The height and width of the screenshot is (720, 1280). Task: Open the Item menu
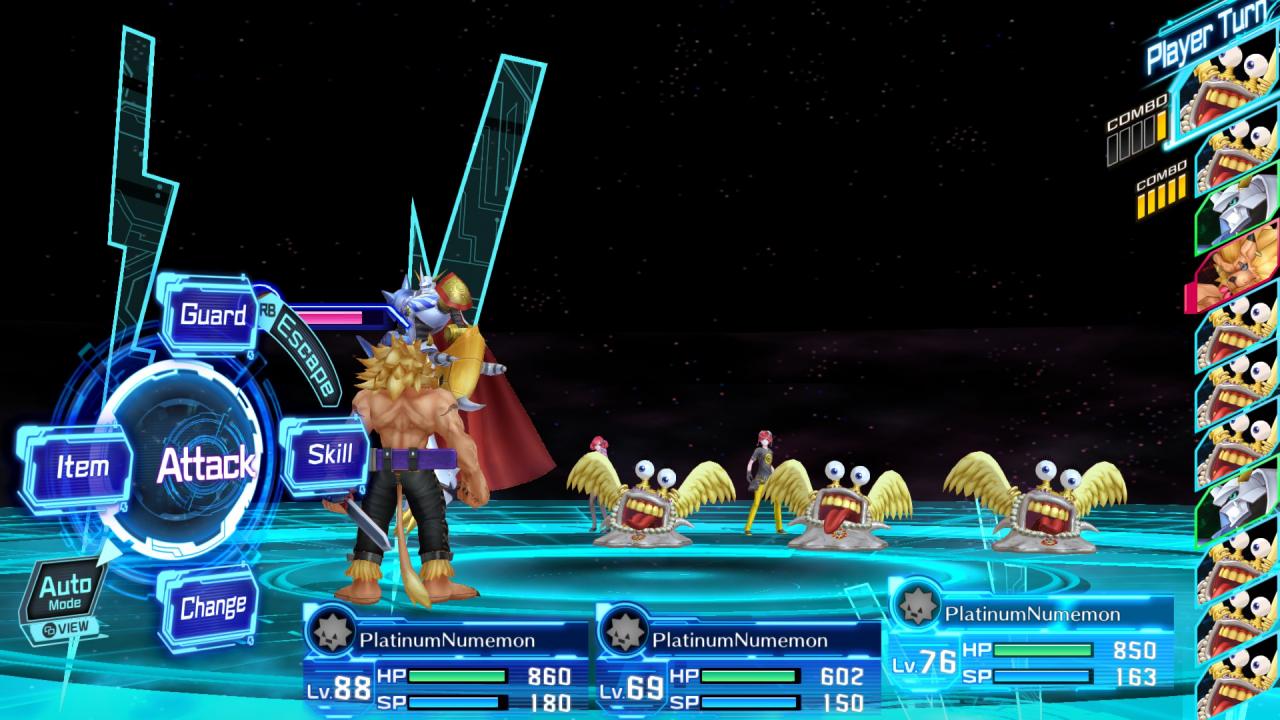[81, 467]
